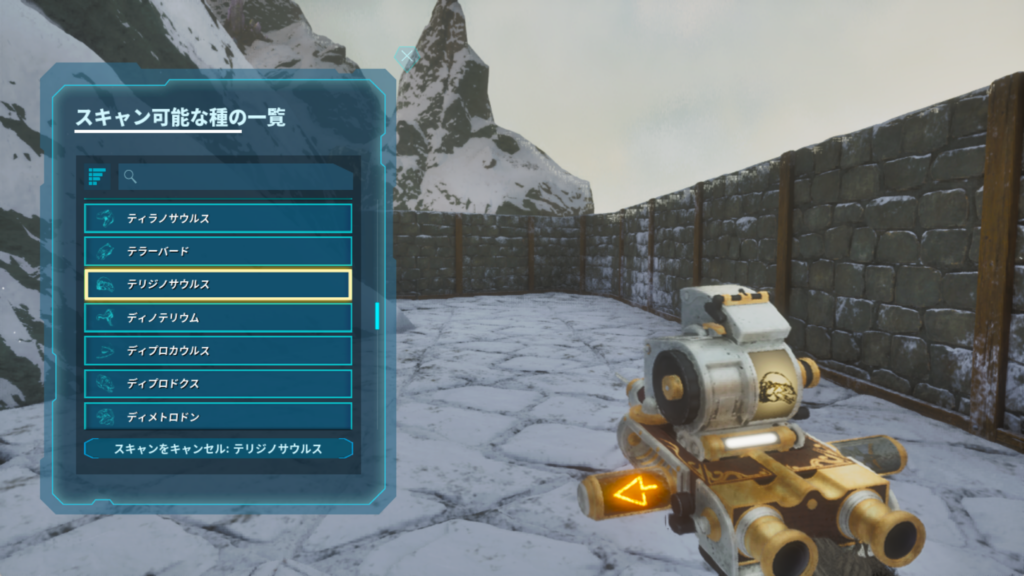Select the highlighted テリジノサウルス row
The image size is (1024, 576).
(x=218, y=284)
